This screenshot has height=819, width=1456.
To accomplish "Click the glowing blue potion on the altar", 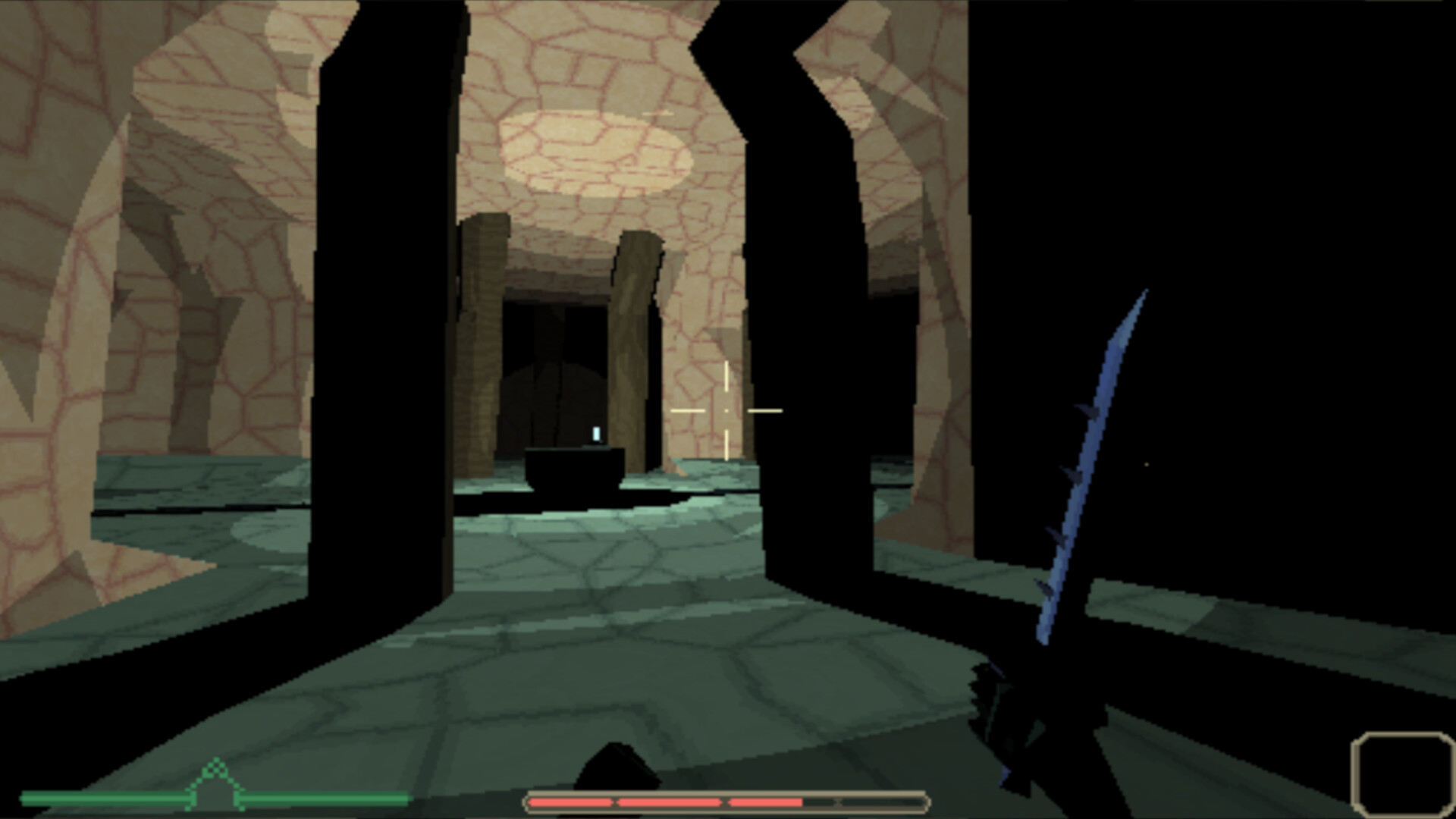I will pyautogui.click(x=596, y=432).
